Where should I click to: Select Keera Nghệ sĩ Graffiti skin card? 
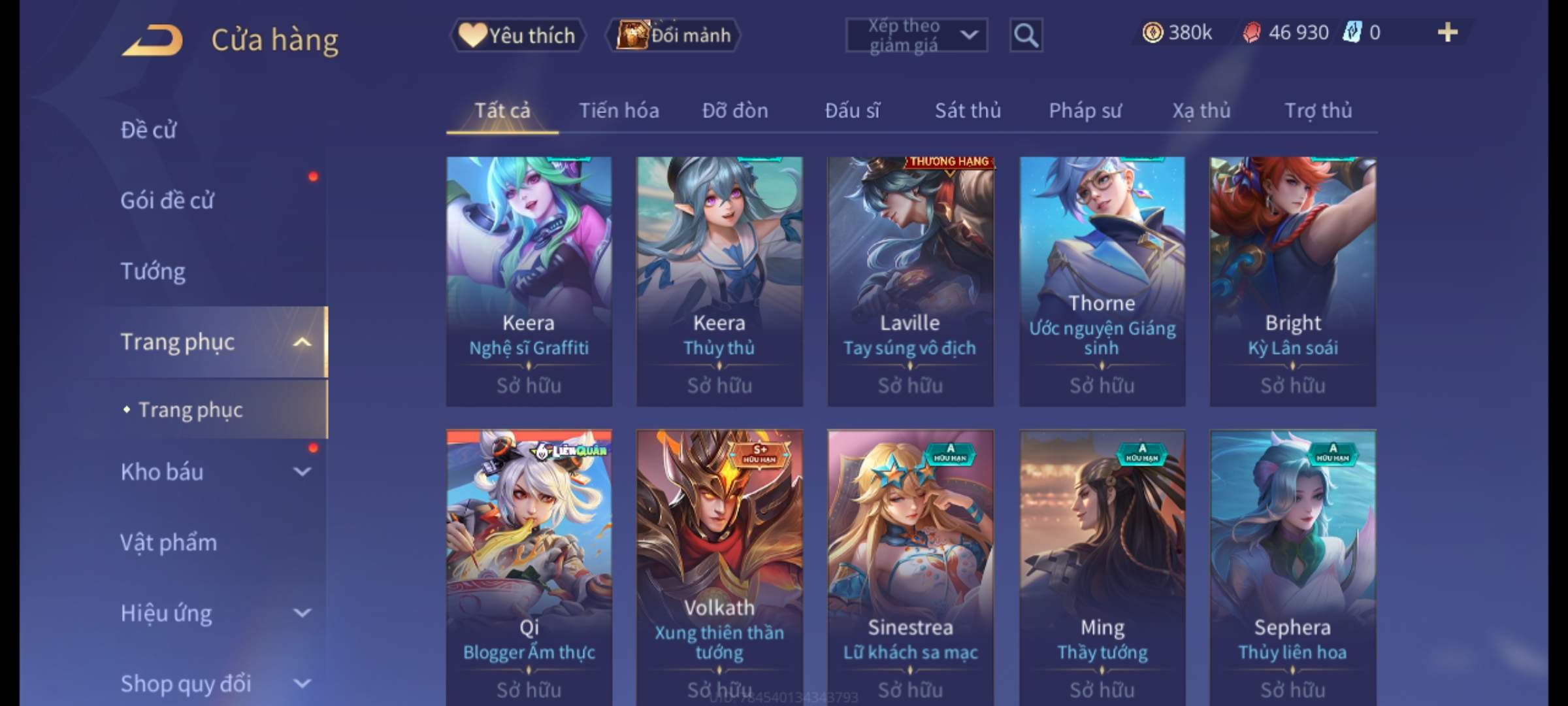coord(529,281)
